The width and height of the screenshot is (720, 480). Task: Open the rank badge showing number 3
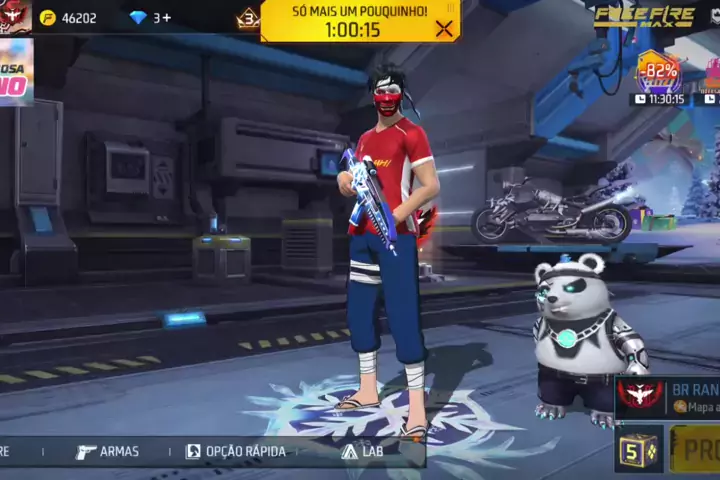[x=248, y=18]
